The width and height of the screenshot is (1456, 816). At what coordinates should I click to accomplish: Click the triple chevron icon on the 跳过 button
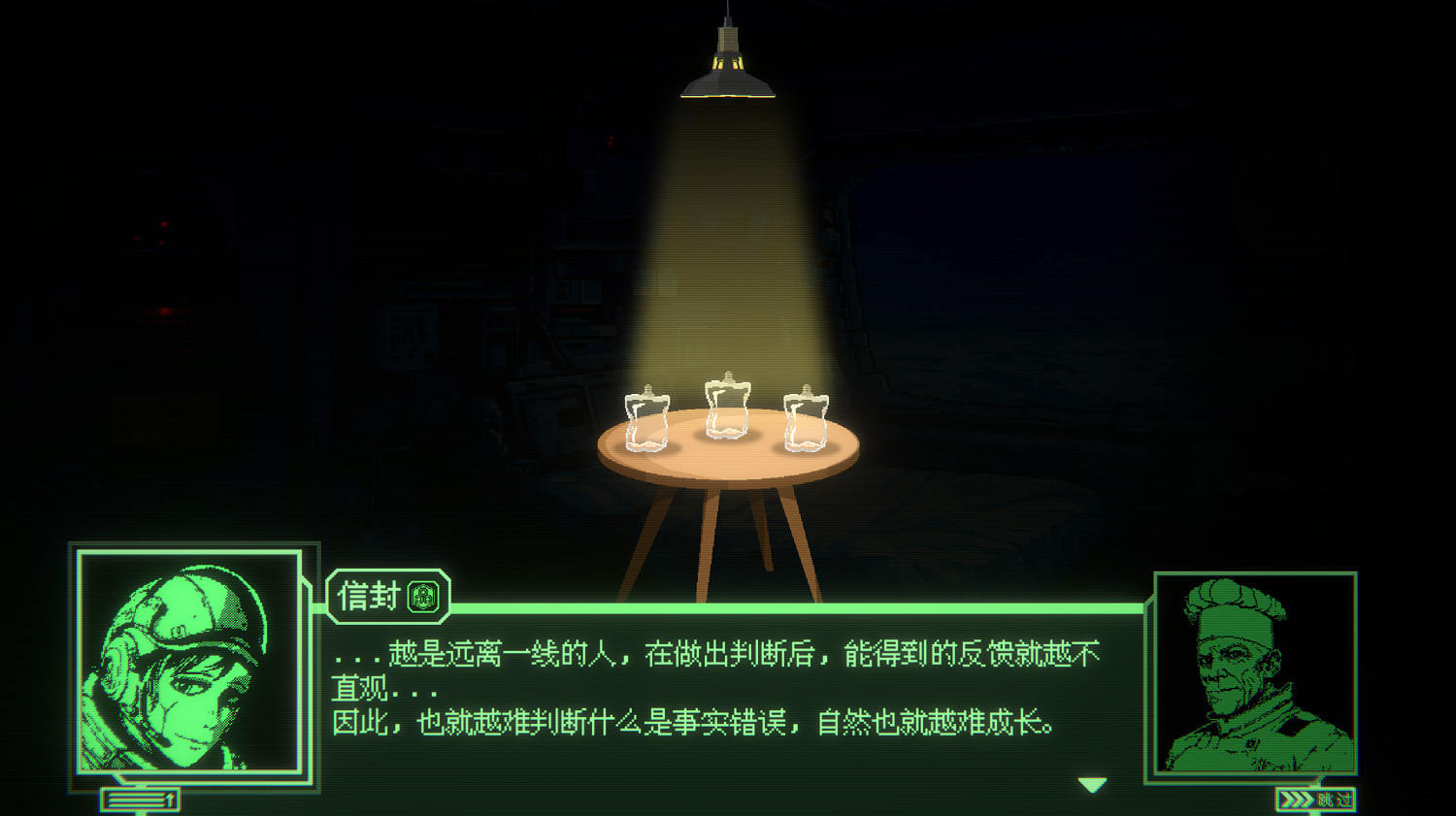(1298, 801)
